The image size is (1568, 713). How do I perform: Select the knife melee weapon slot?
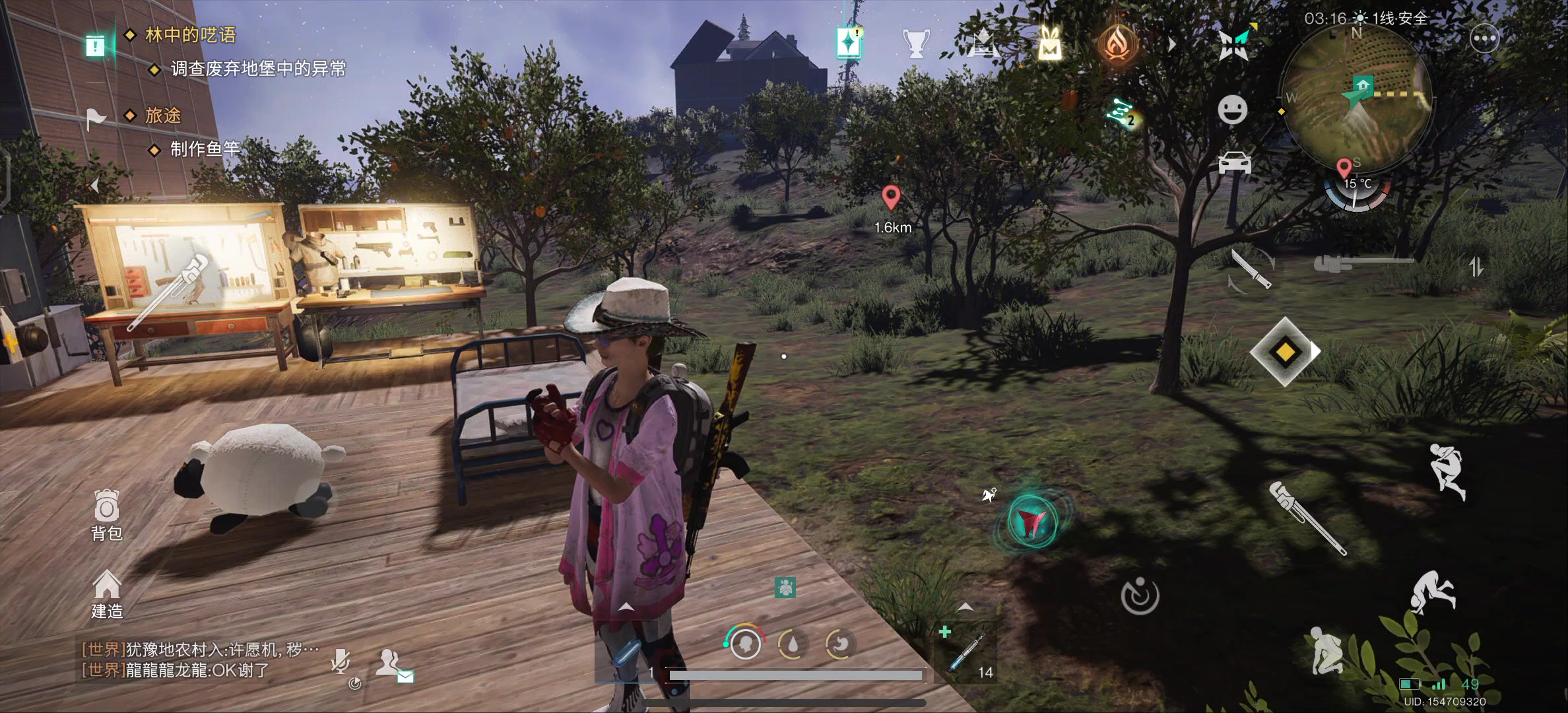(x=1251, y=269)
